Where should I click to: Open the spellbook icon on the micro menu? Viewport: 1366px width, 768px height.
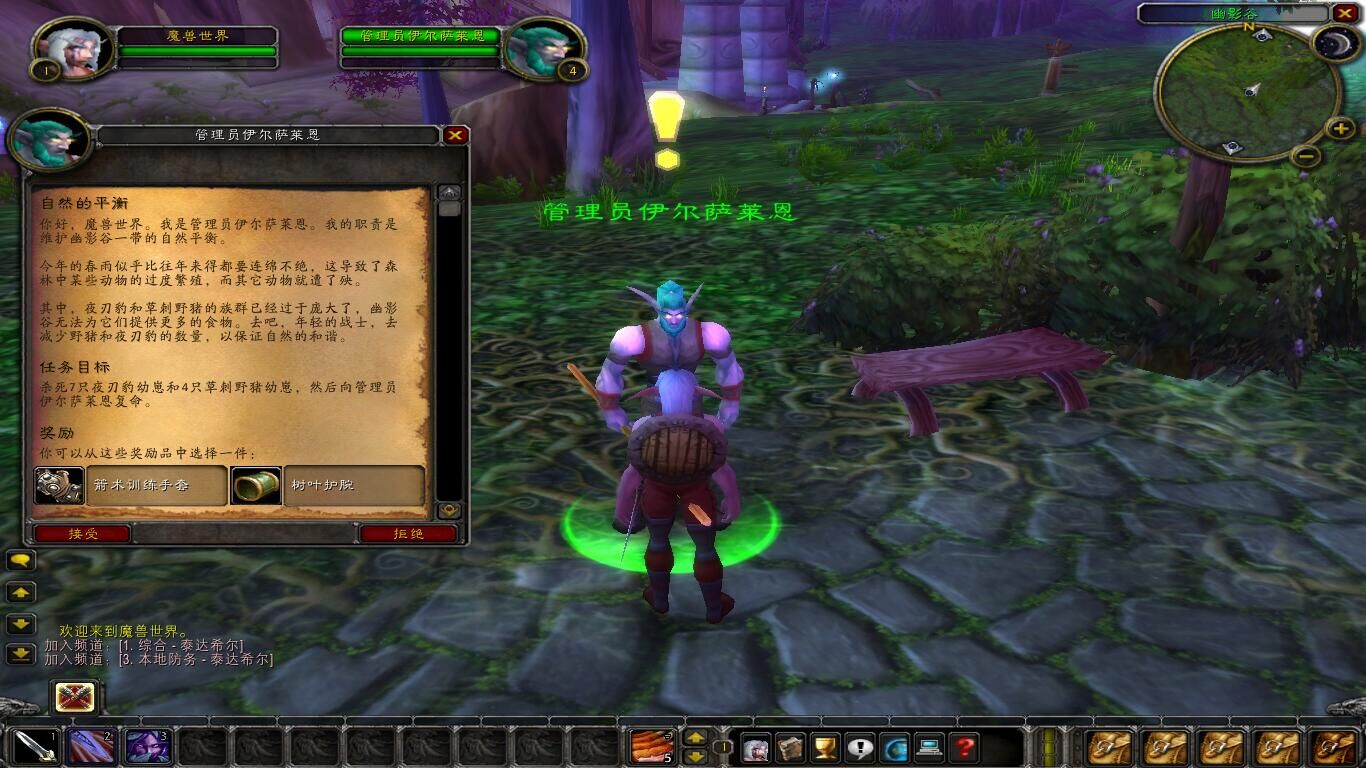(790, 746)
